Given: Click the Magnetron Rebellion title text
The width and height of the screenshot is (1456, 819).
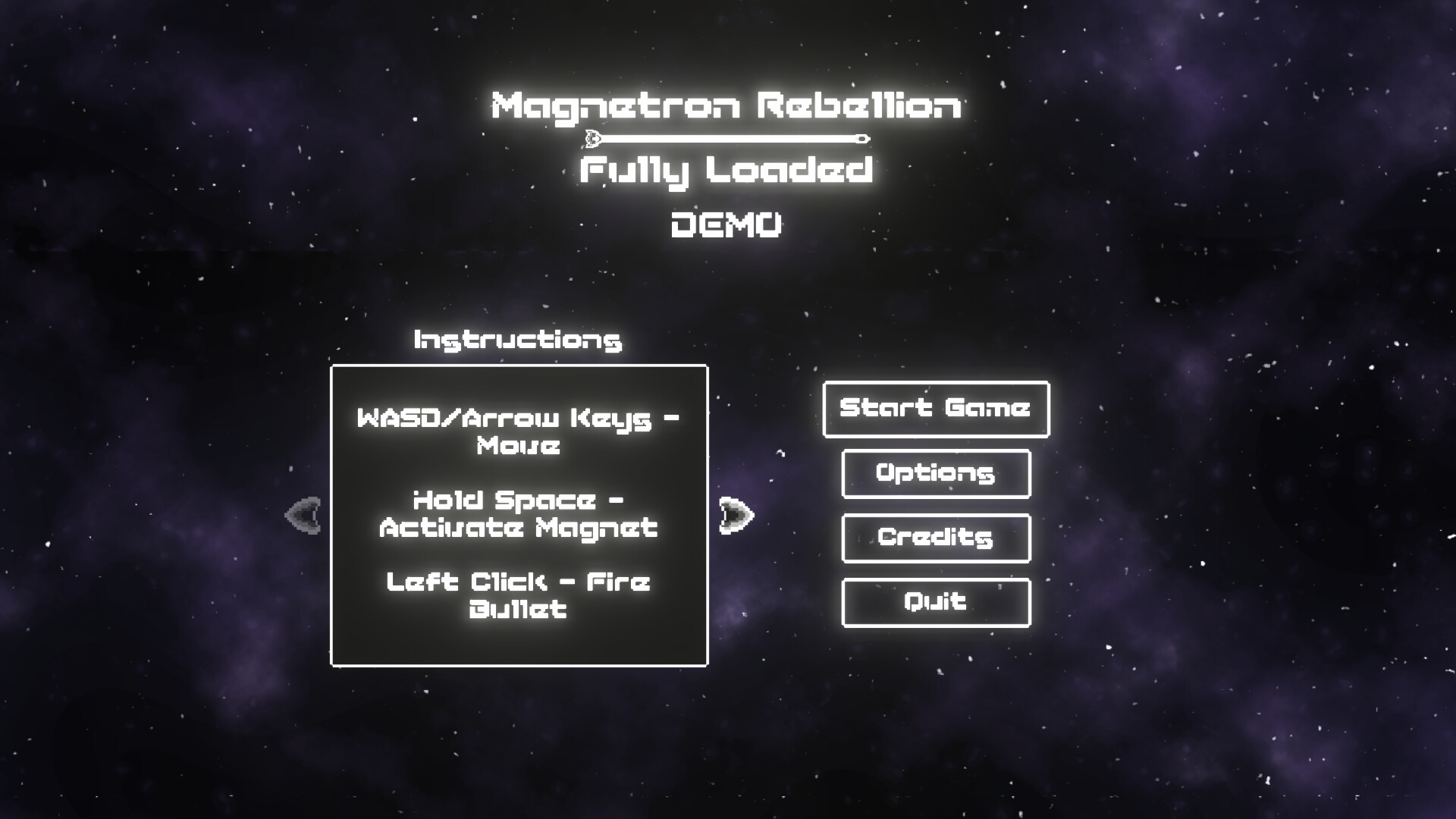Looking at the screenshot, I should pyautogui.click(x=726, y=105).
